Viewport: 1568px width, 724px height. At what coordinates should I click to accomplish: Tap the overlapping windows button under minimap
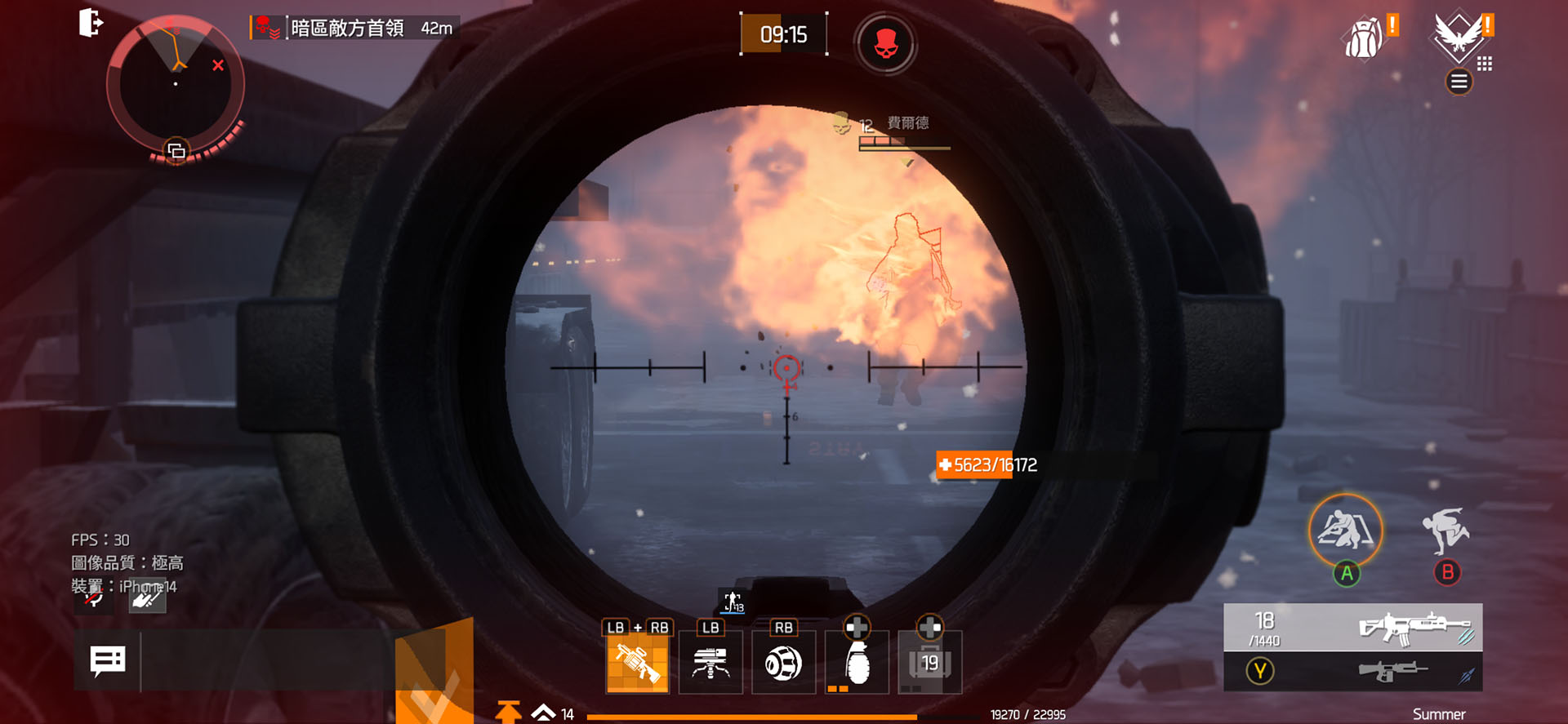176,151
